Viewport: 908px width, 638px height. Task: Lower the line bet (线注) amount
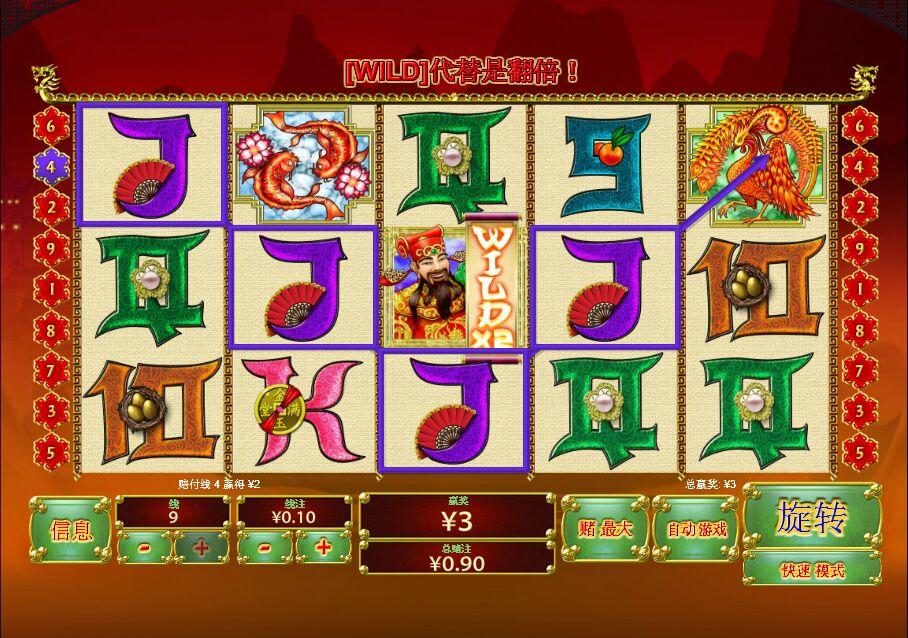tap(264, 548)
